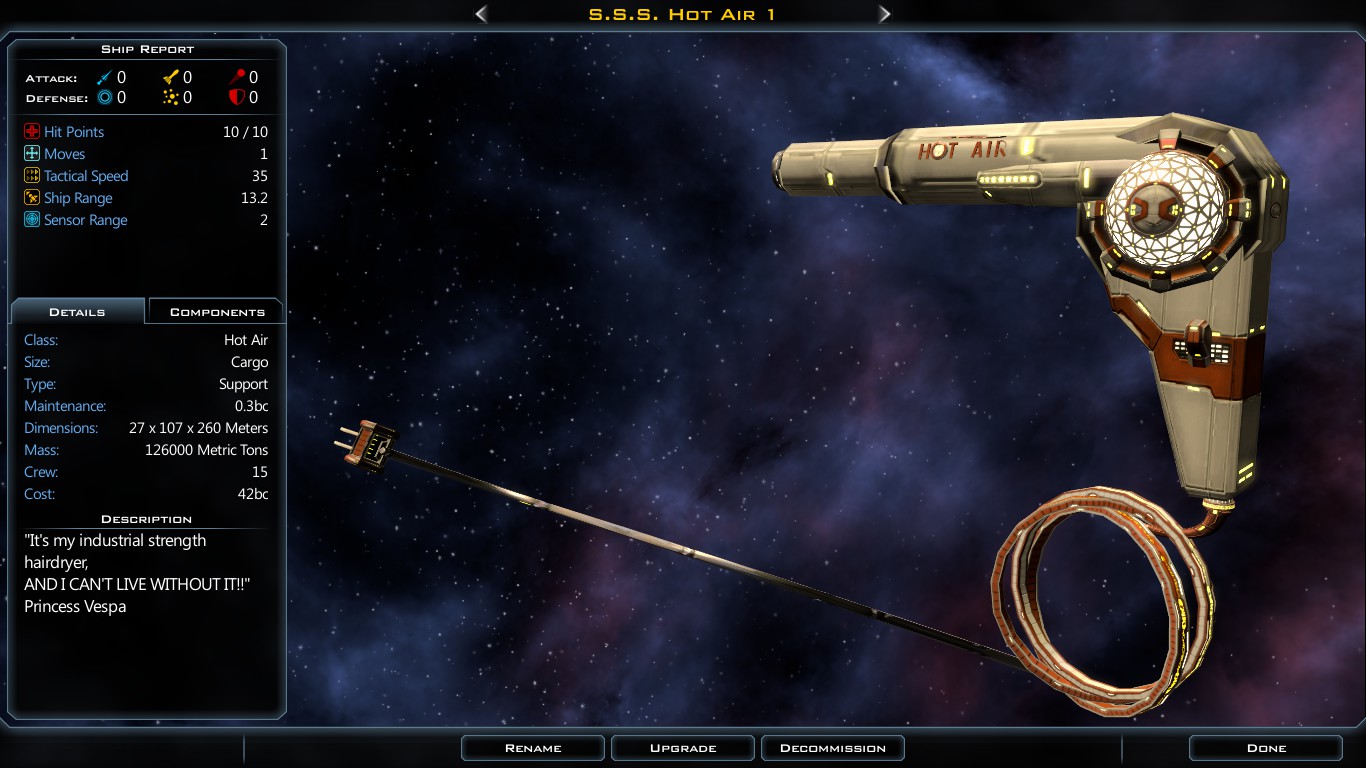Close the ship report with Done
The image size is (1366, 768).
pos(1265,748)
